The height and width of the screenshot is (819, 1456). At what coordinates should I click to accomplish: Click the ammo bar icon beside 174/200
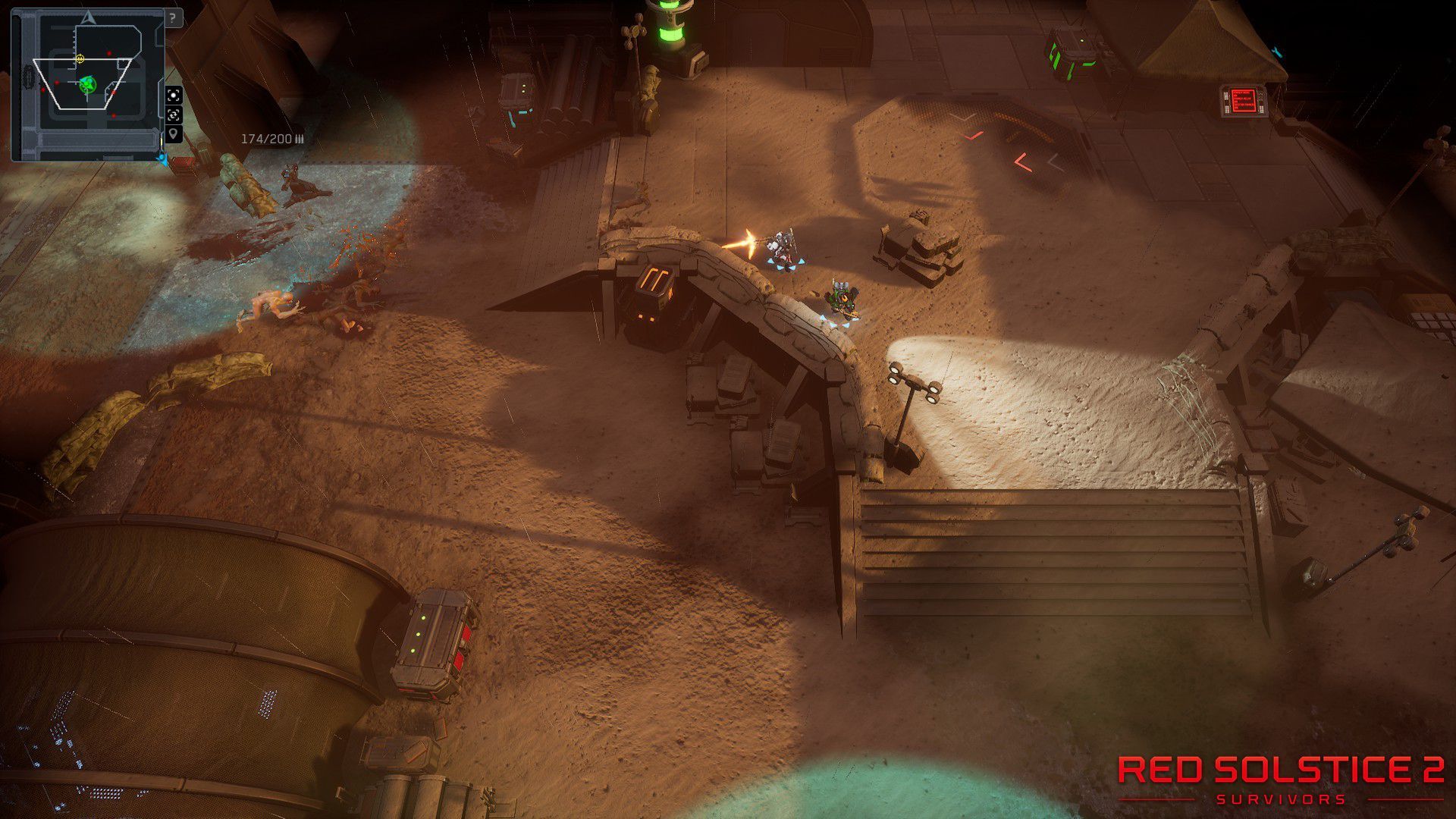tap(300, 138)
